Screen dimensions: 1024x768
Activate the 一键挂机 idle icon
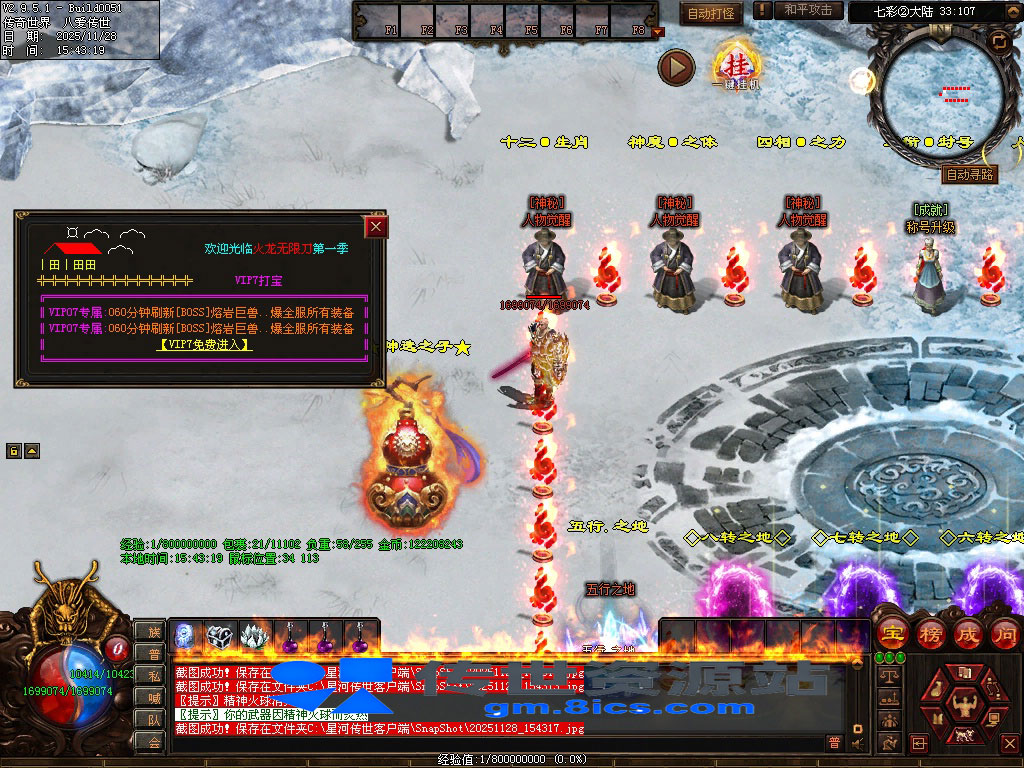pos(735,65)
